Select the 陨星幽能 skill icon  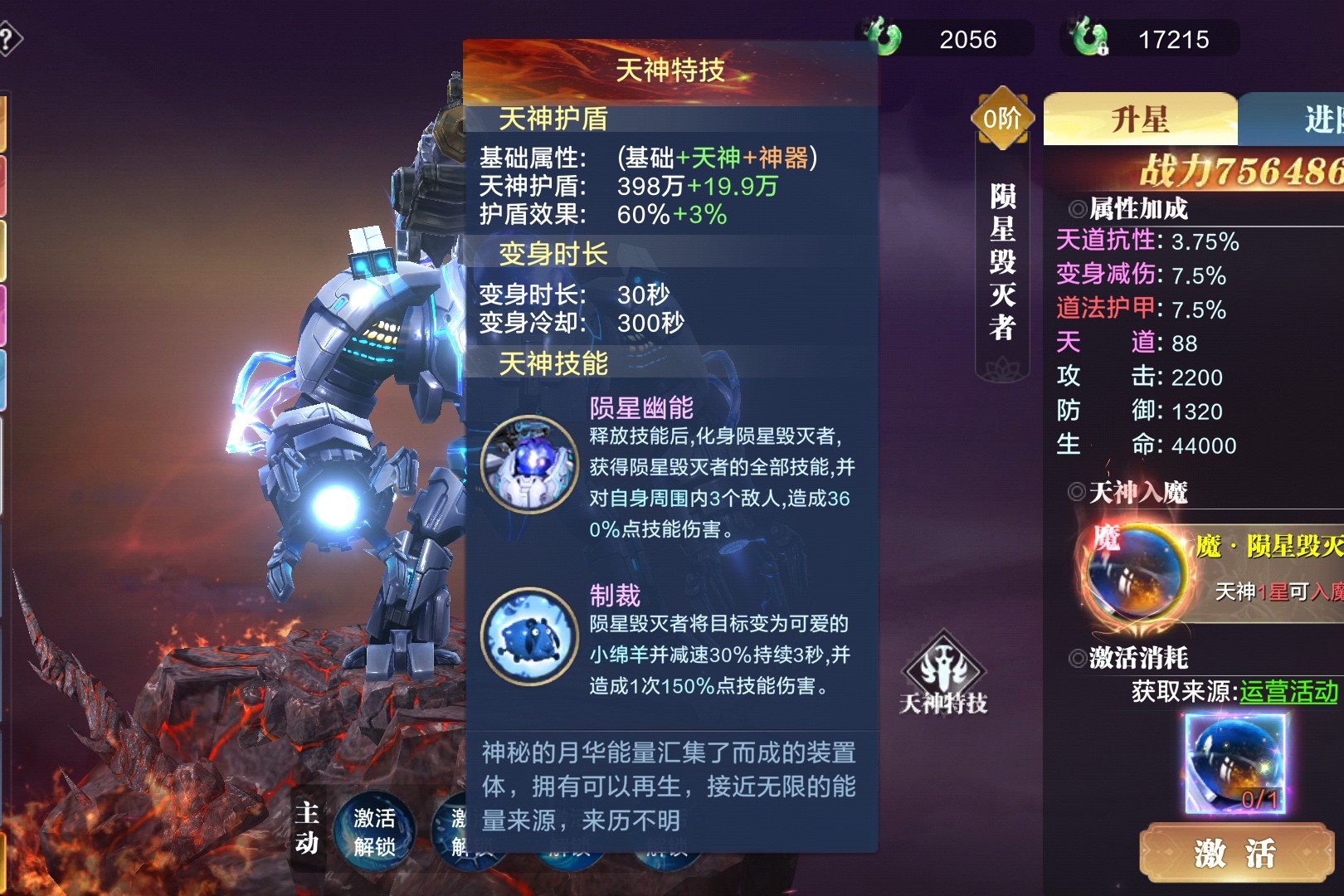pos(528,465)
